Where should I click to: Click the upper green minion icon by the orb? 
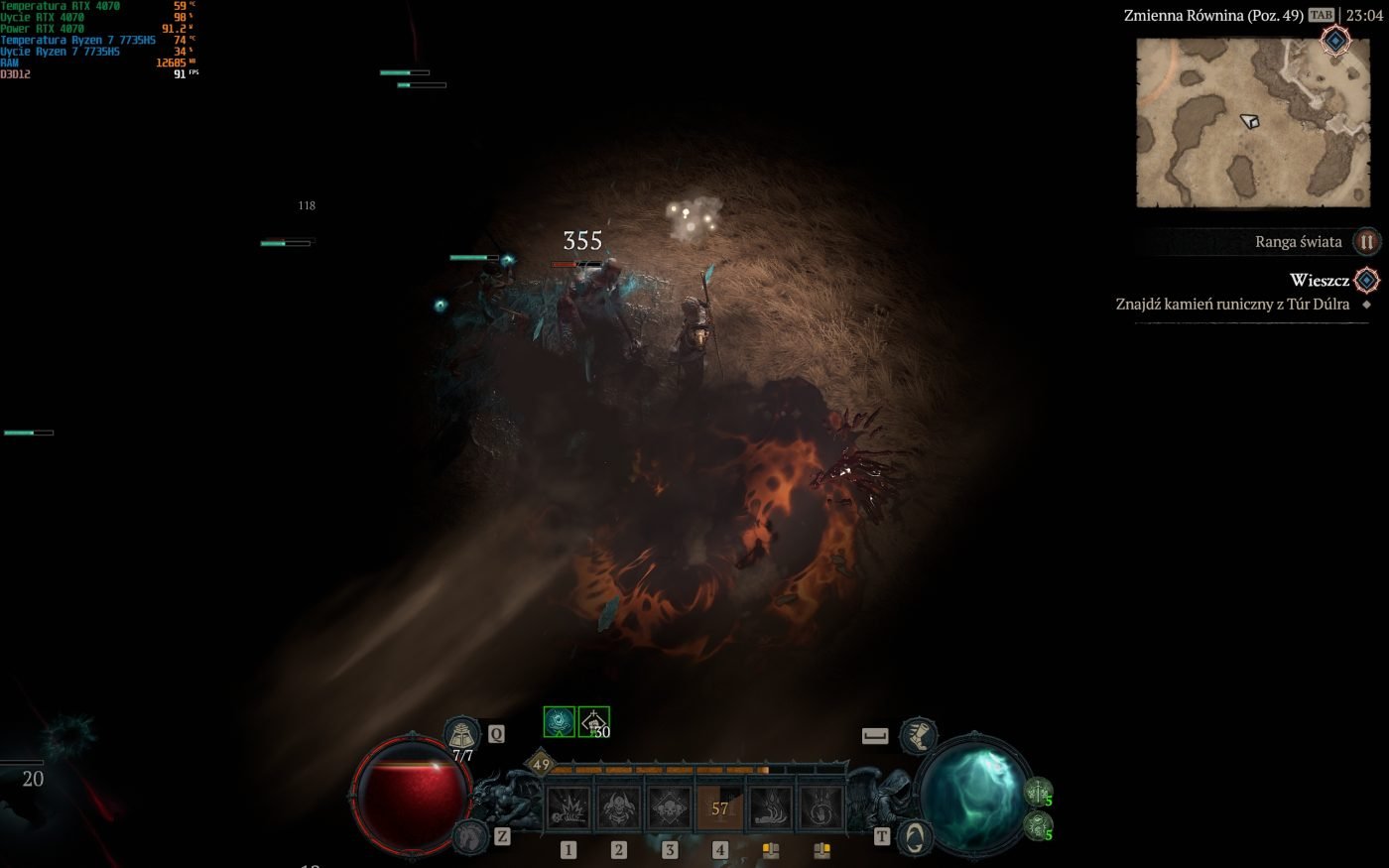click(x=1038, y=791)
